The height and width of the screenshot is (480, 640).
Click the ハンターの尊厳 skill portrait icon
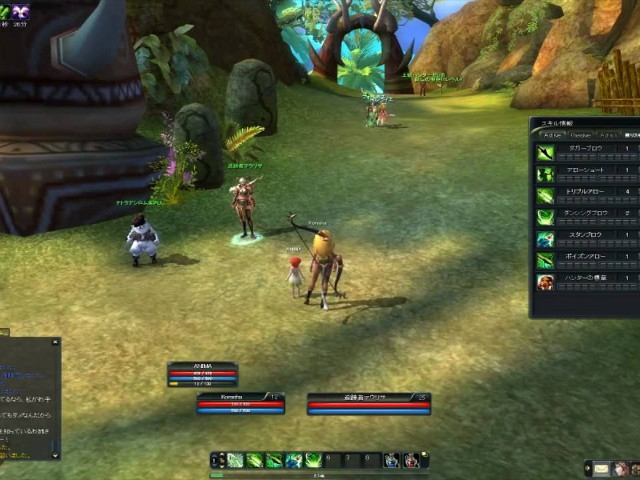pyautogui.click(x=545, y=282)
